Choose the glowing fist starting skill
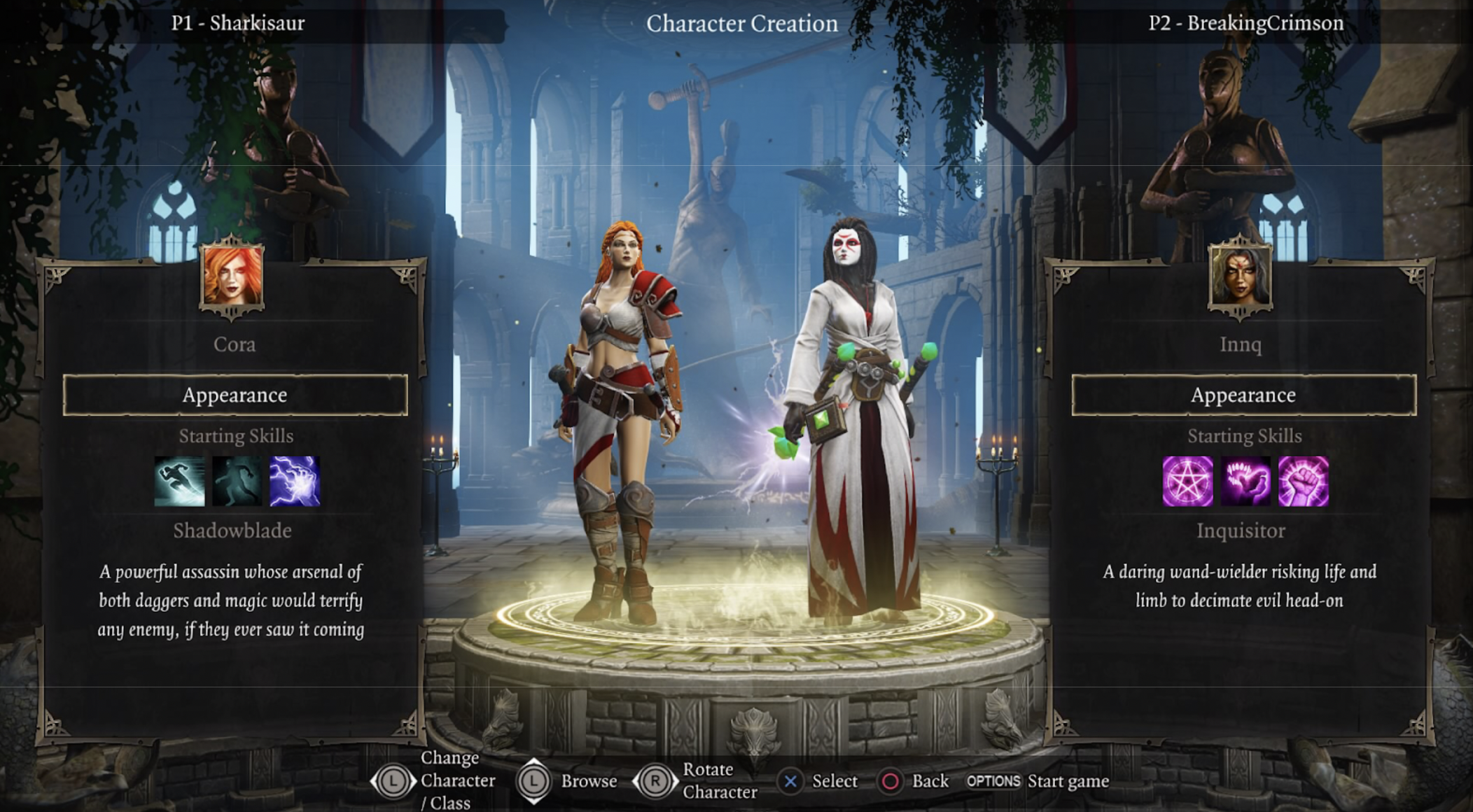 (1303, 482)
